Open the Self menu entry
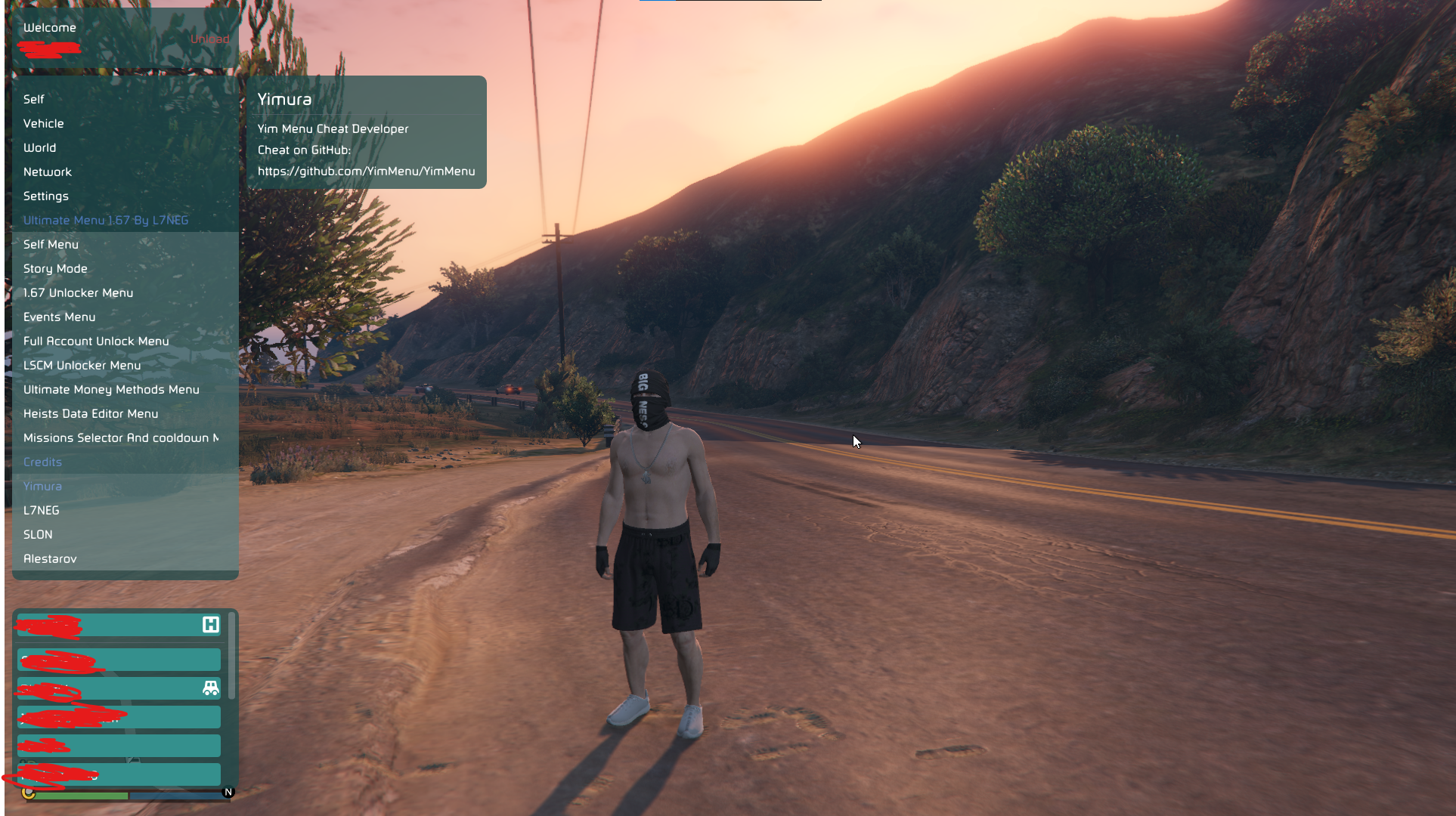Viewport: 1456px width, 816px height. (x=34, y=99)
